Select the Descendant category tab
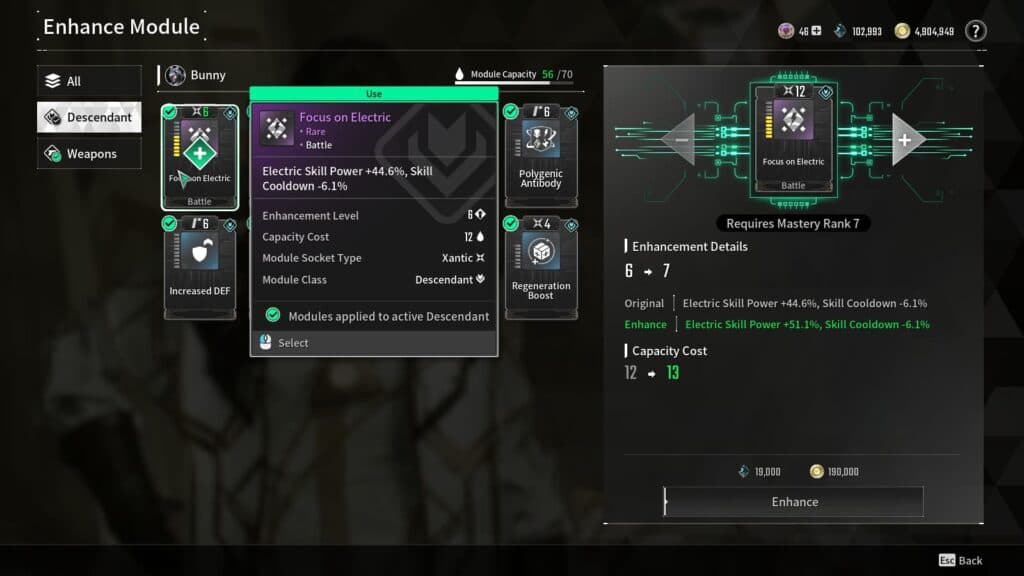The image size is (1024, 576). pos(89,117)
